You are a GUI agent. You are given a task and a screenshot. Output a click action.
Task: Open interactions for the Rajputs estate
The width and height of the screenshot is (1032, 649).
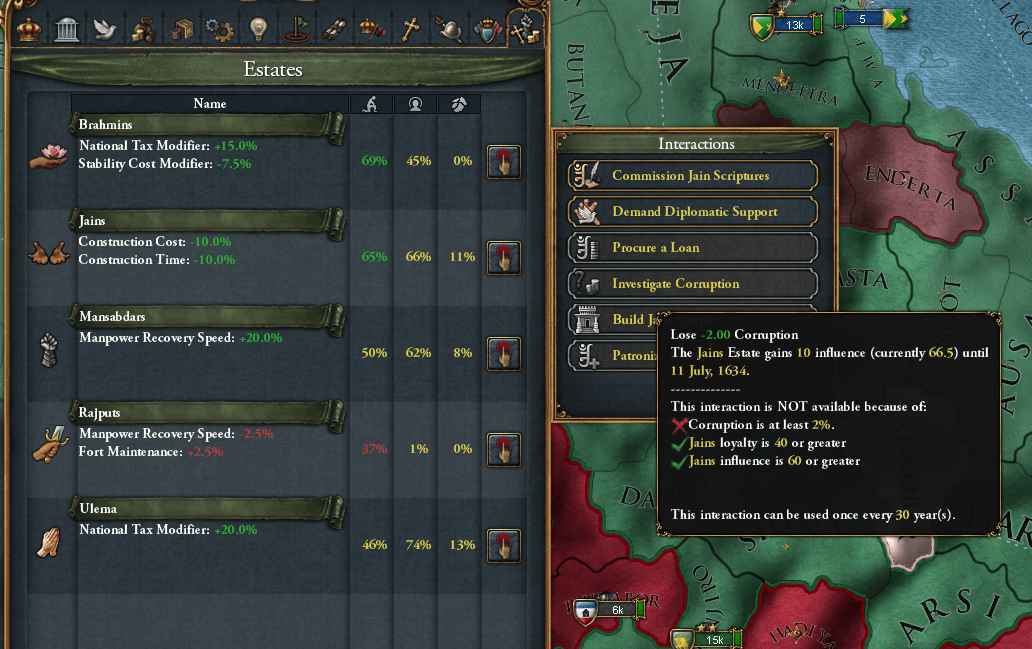click(503, 449)
